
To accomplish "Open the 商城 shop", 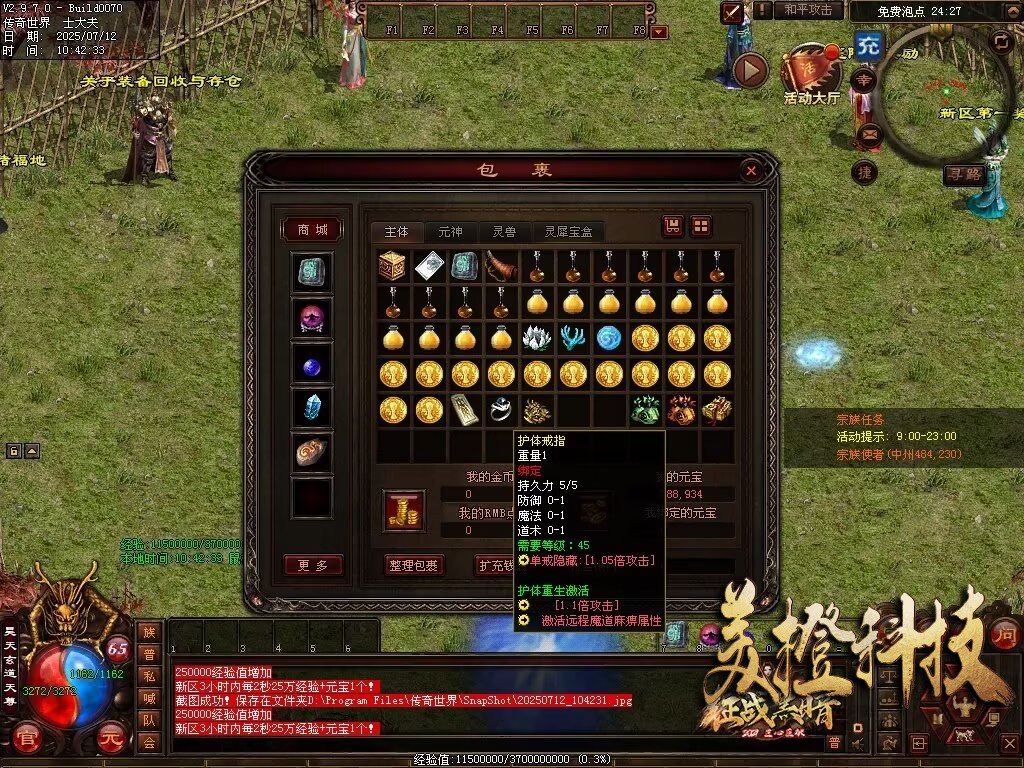I will (311, 230).
